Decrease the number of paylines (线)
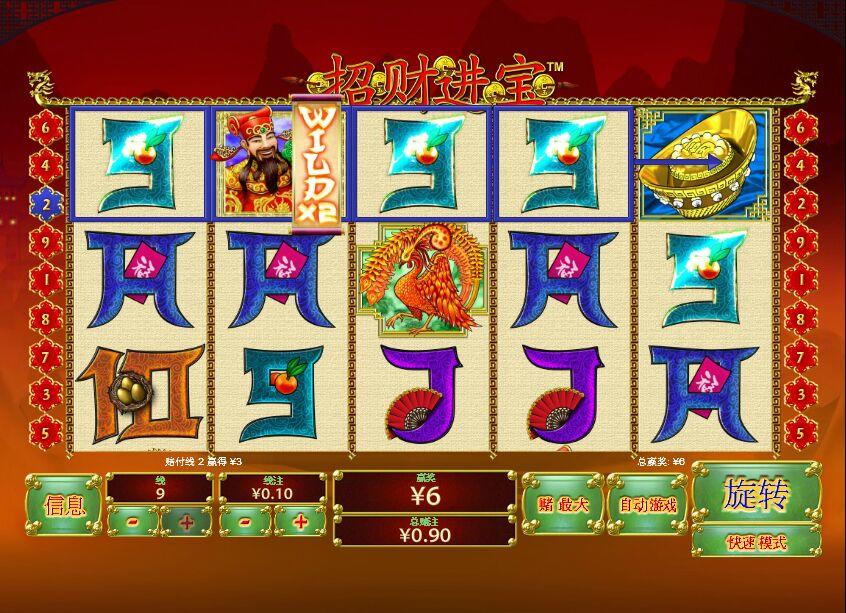Image resolution: width=846 pixels, height=613 pixels. (x=133, y=521)
